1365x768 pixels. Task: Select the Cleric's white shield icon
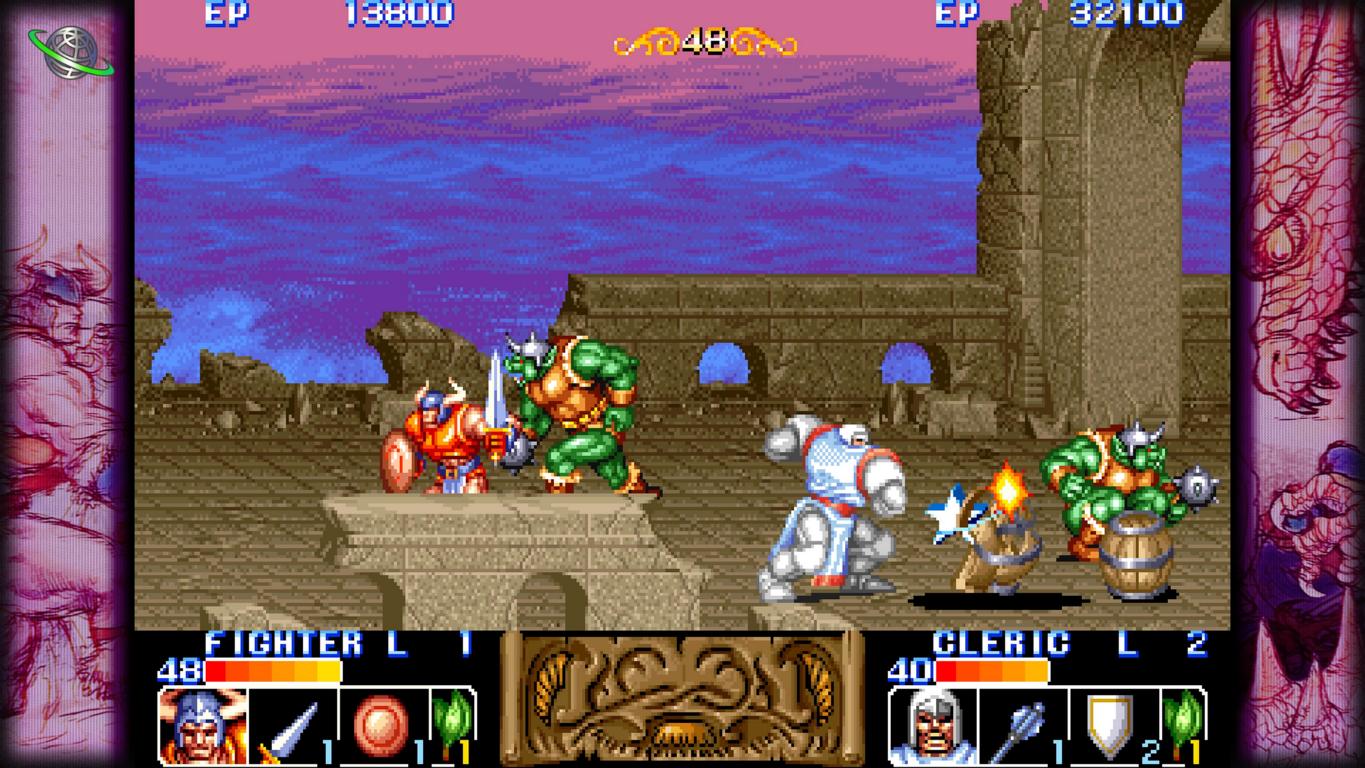coord(1110,723)
